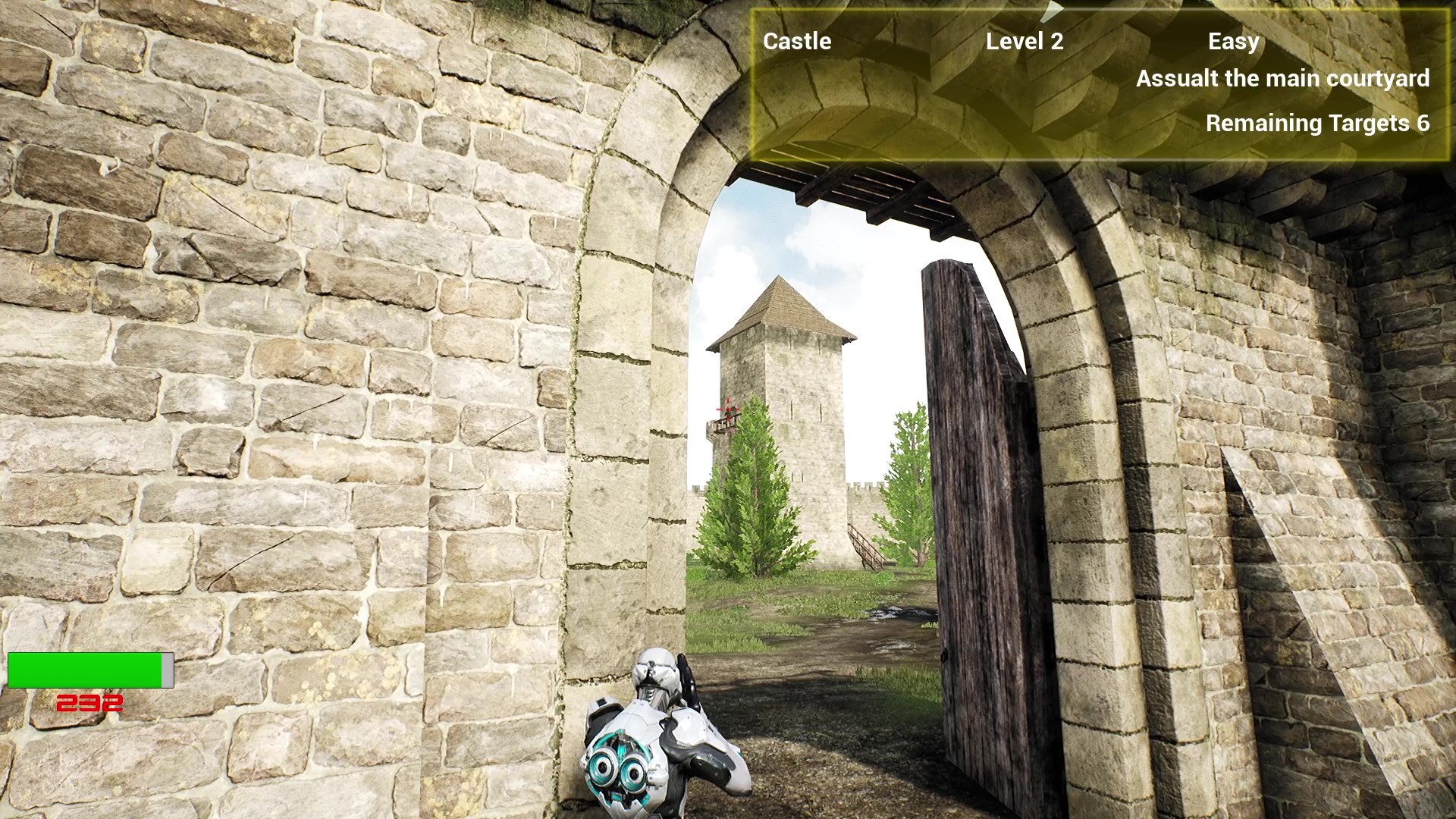This screenshot has height=819, width=1456.
Task: Click the enemy figure on the tower walkway
Action: pos(730,419)
